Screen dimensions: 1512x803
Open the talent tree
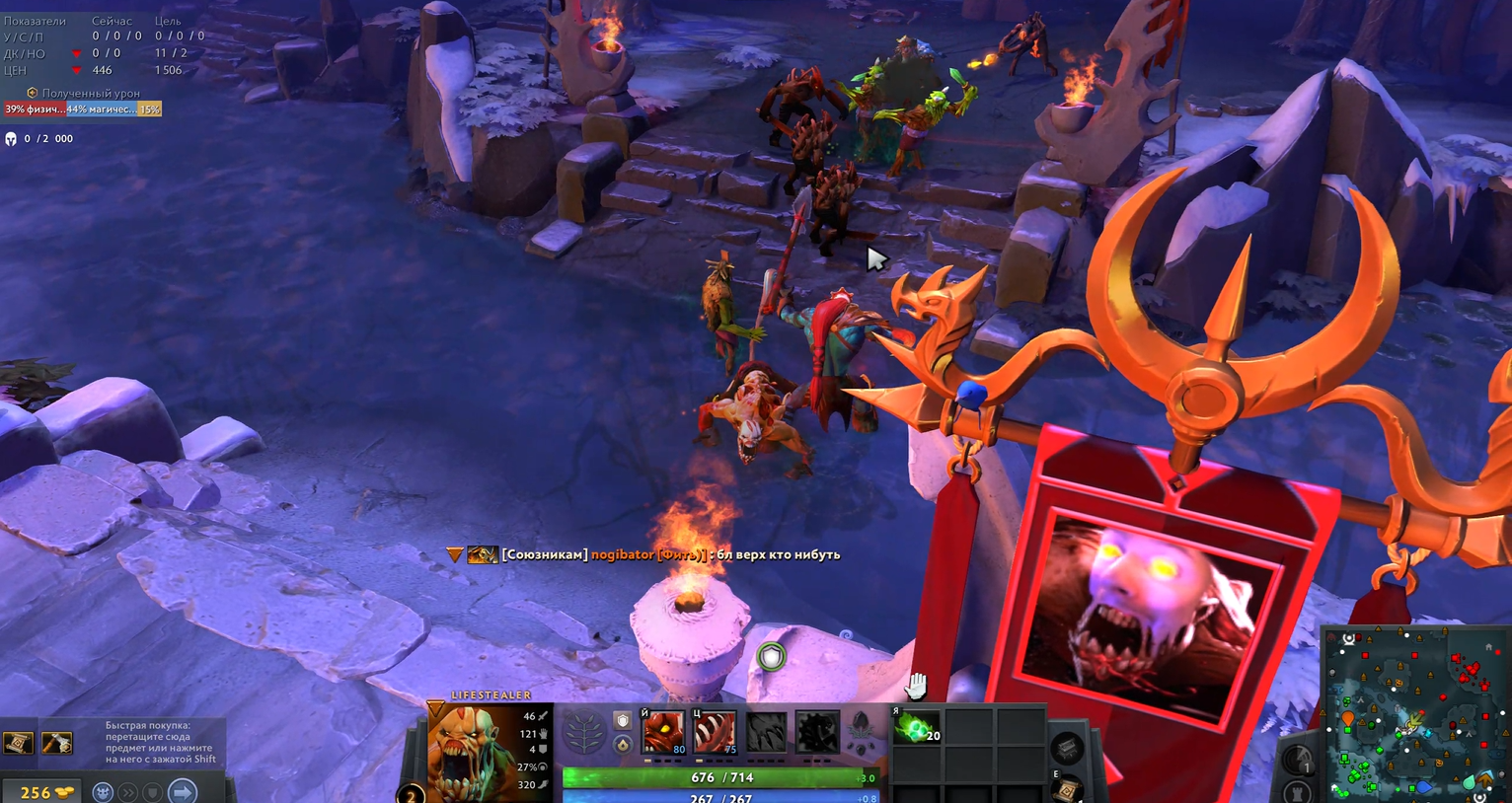tap(583, 733)
